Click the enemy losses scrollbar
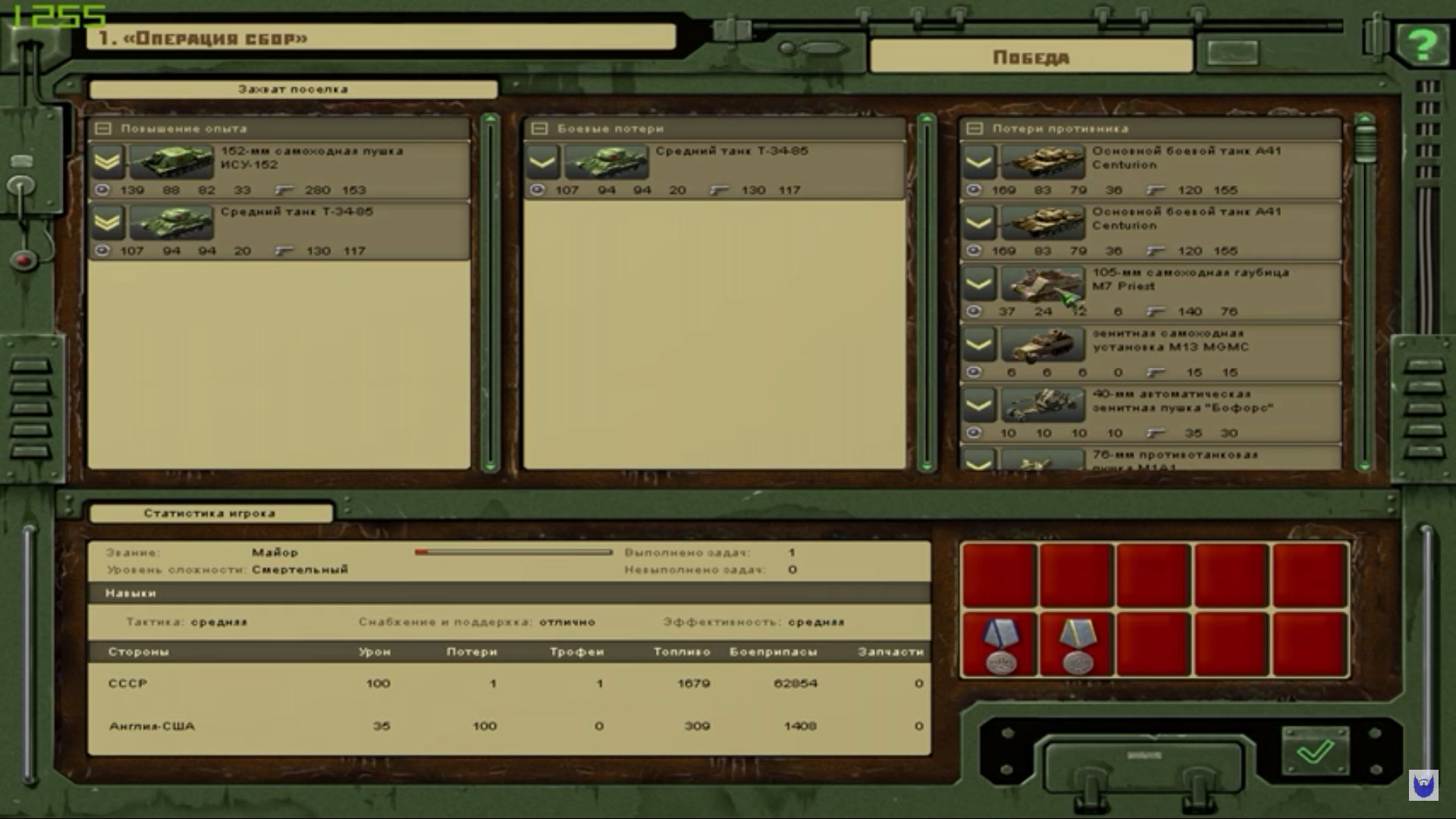 coord(1364,303)
